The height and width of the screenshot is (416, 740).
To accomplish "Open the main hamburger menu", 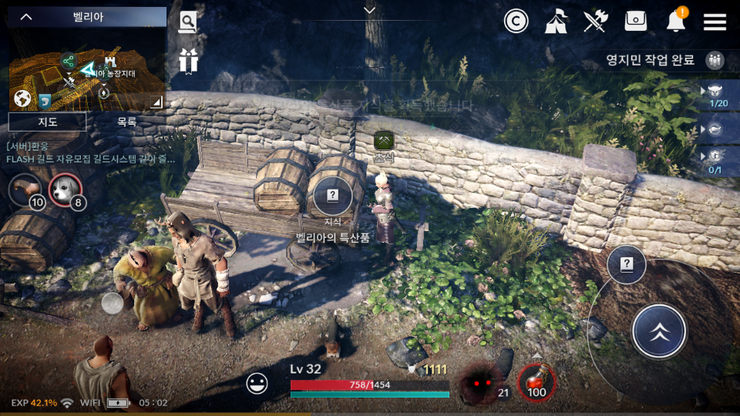I will pyautogui.click(x=714, y=21).
